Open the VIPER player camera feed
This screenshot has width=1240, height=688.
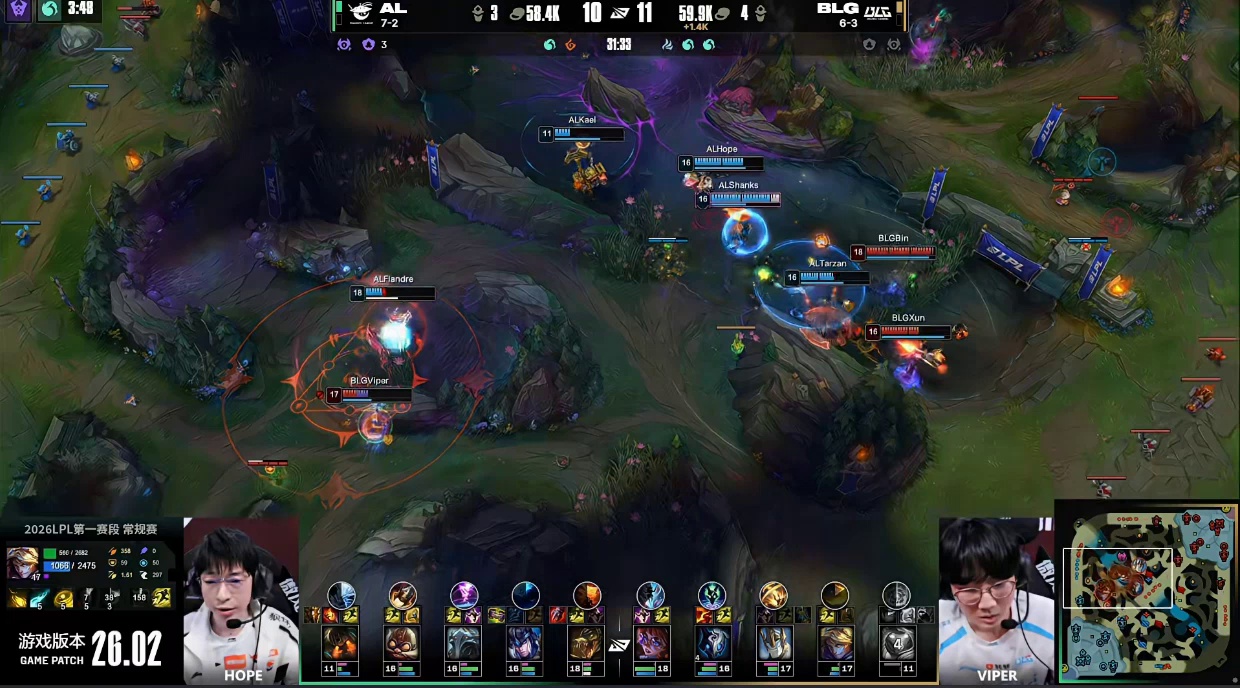click(x=996, y=600)
